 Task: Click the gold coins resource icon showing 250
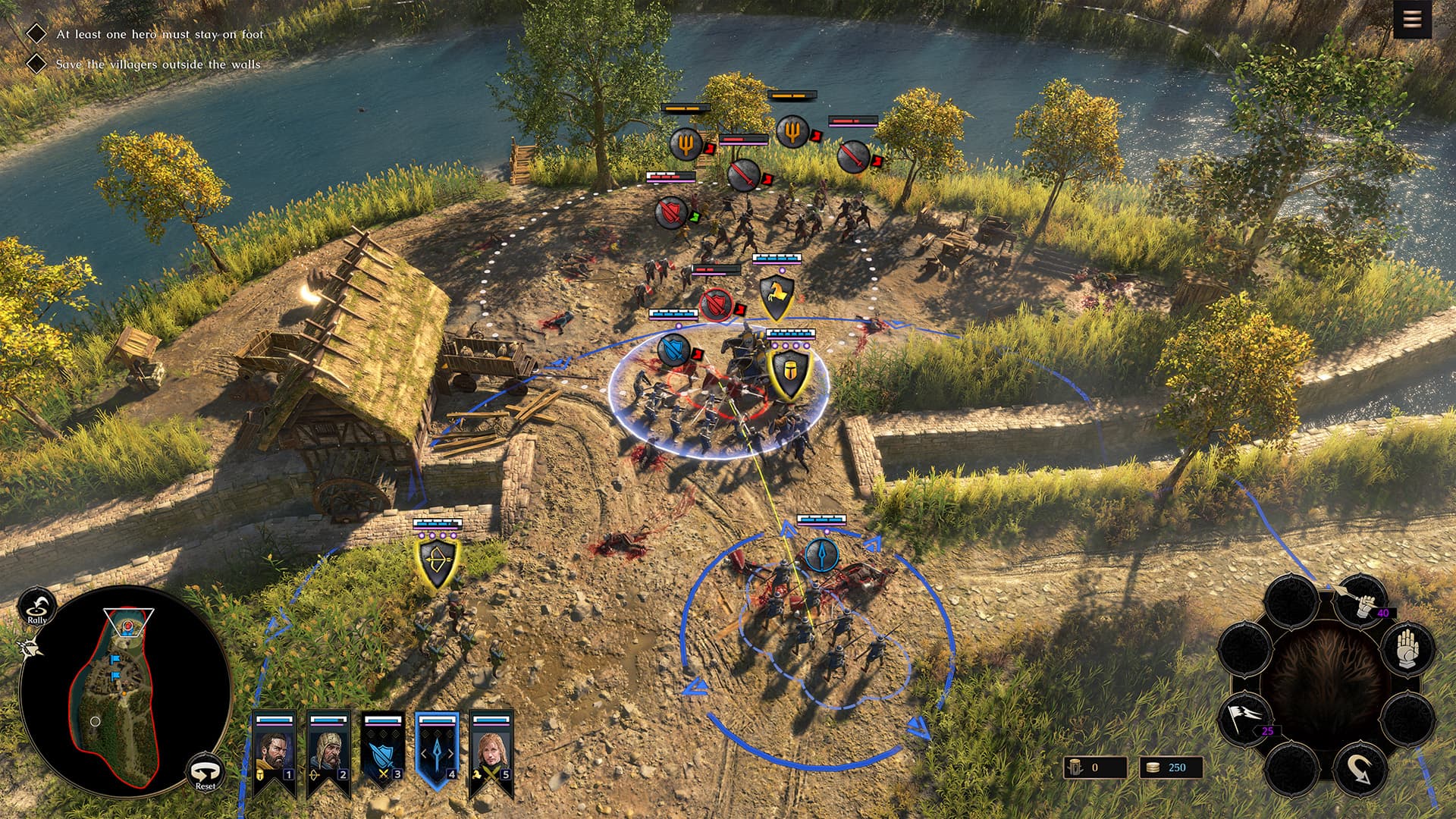coord(1153,767)
